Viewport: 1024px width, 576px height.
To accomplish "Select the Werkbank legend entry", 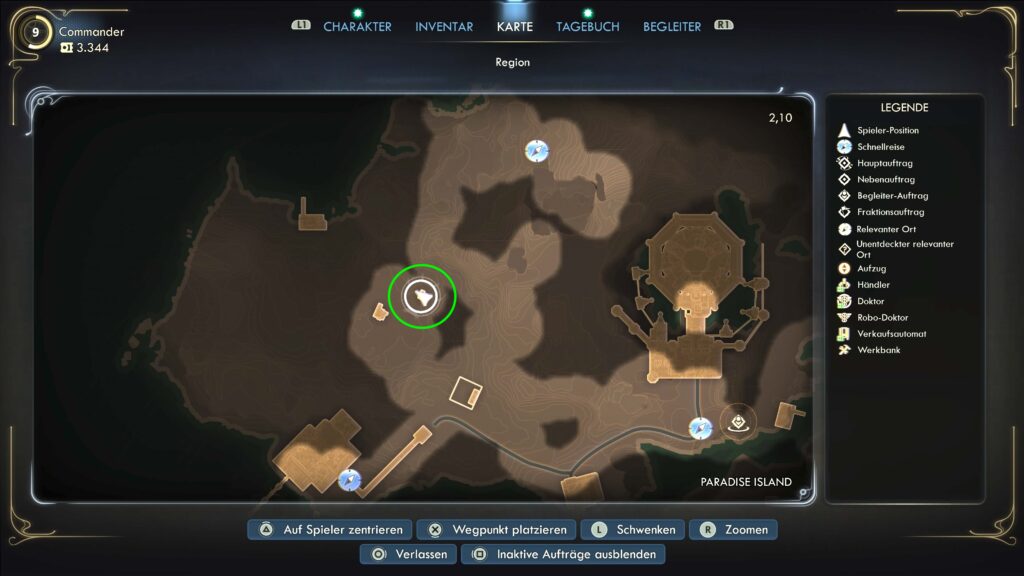I will tap(878, 350).
